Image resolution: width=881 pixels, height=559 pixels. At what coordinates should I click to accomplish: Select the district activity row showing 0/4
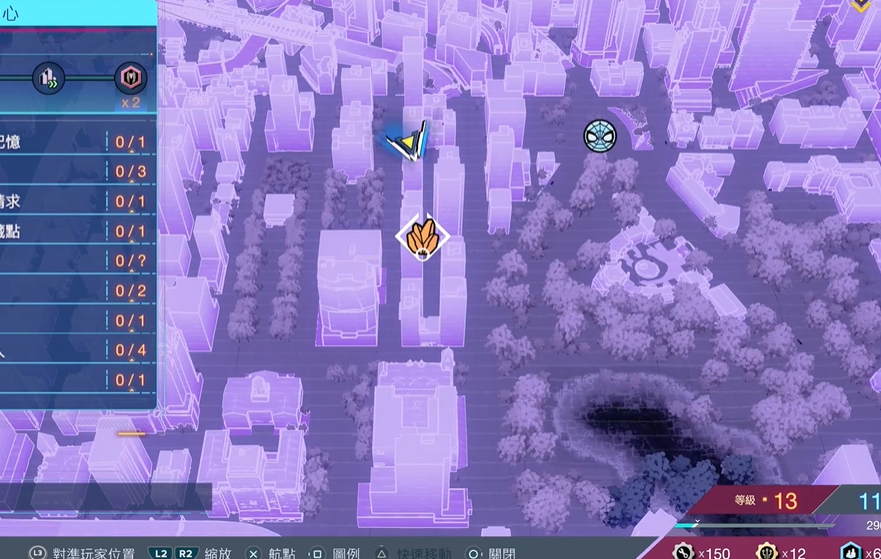tap(75, 351)
